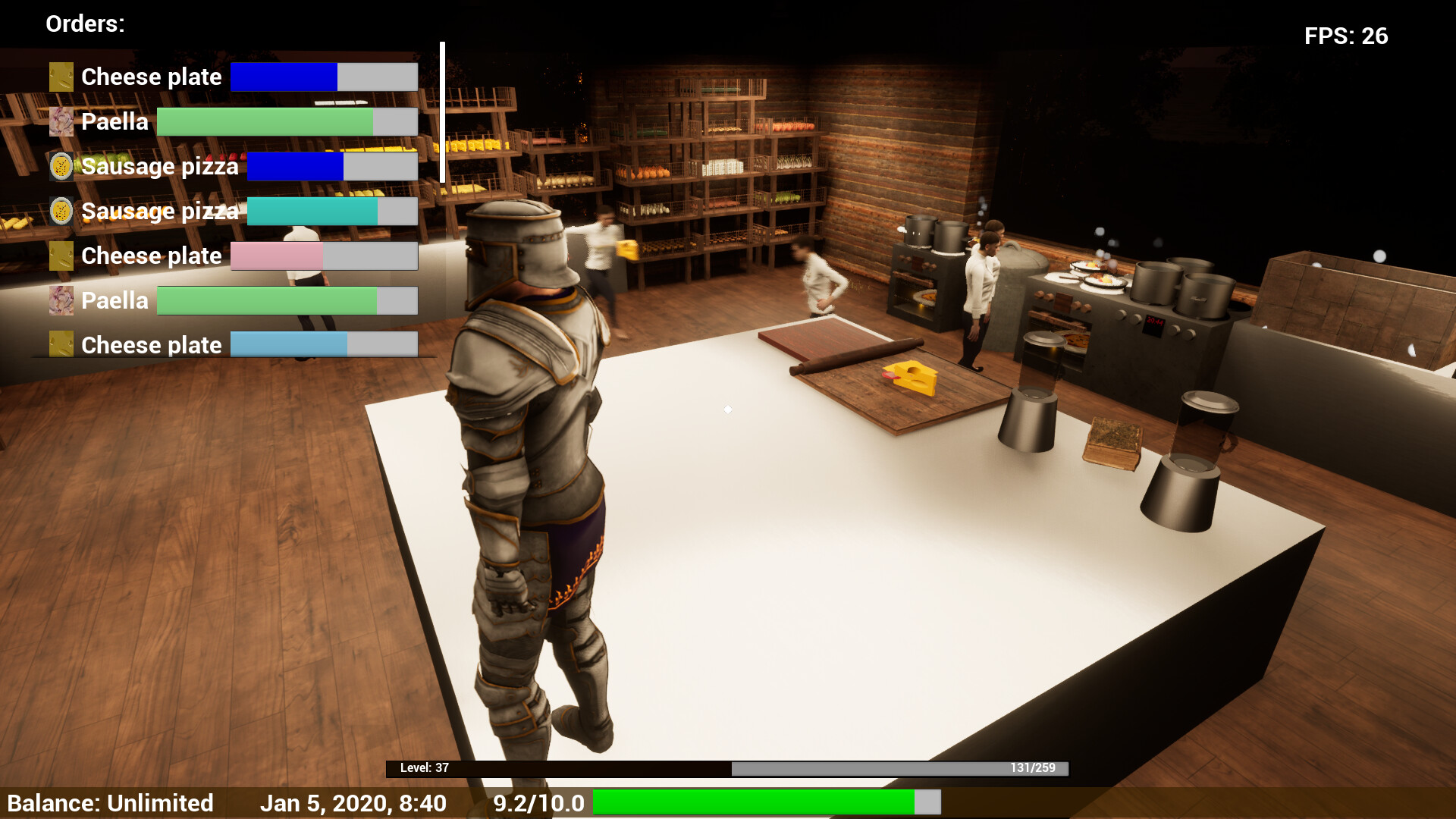Click the Orders: header label
Viewport: 1456px width, 819px height.
tap(84, 24)
